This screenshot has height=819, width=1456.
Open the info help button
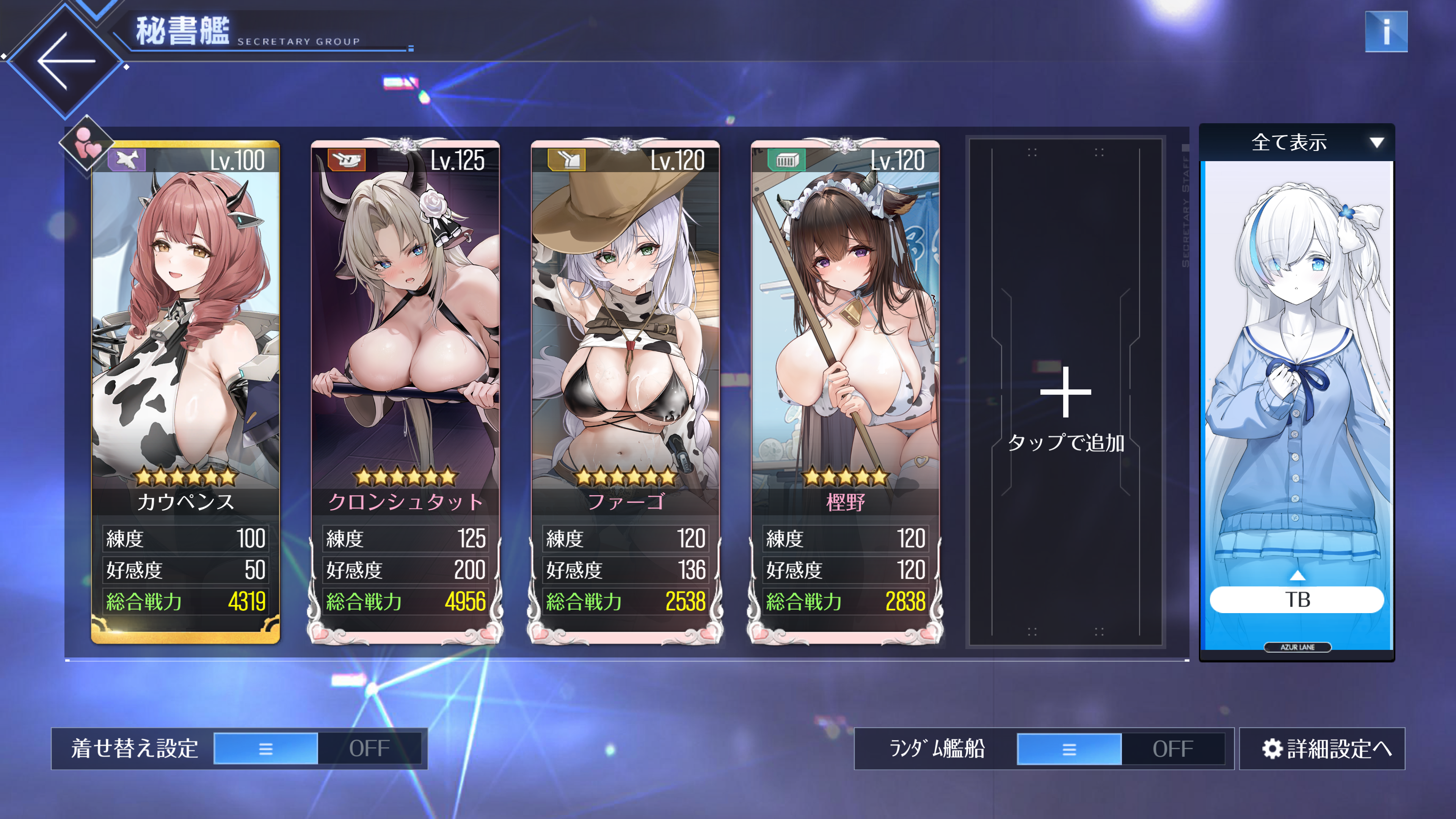(1385, 31)
